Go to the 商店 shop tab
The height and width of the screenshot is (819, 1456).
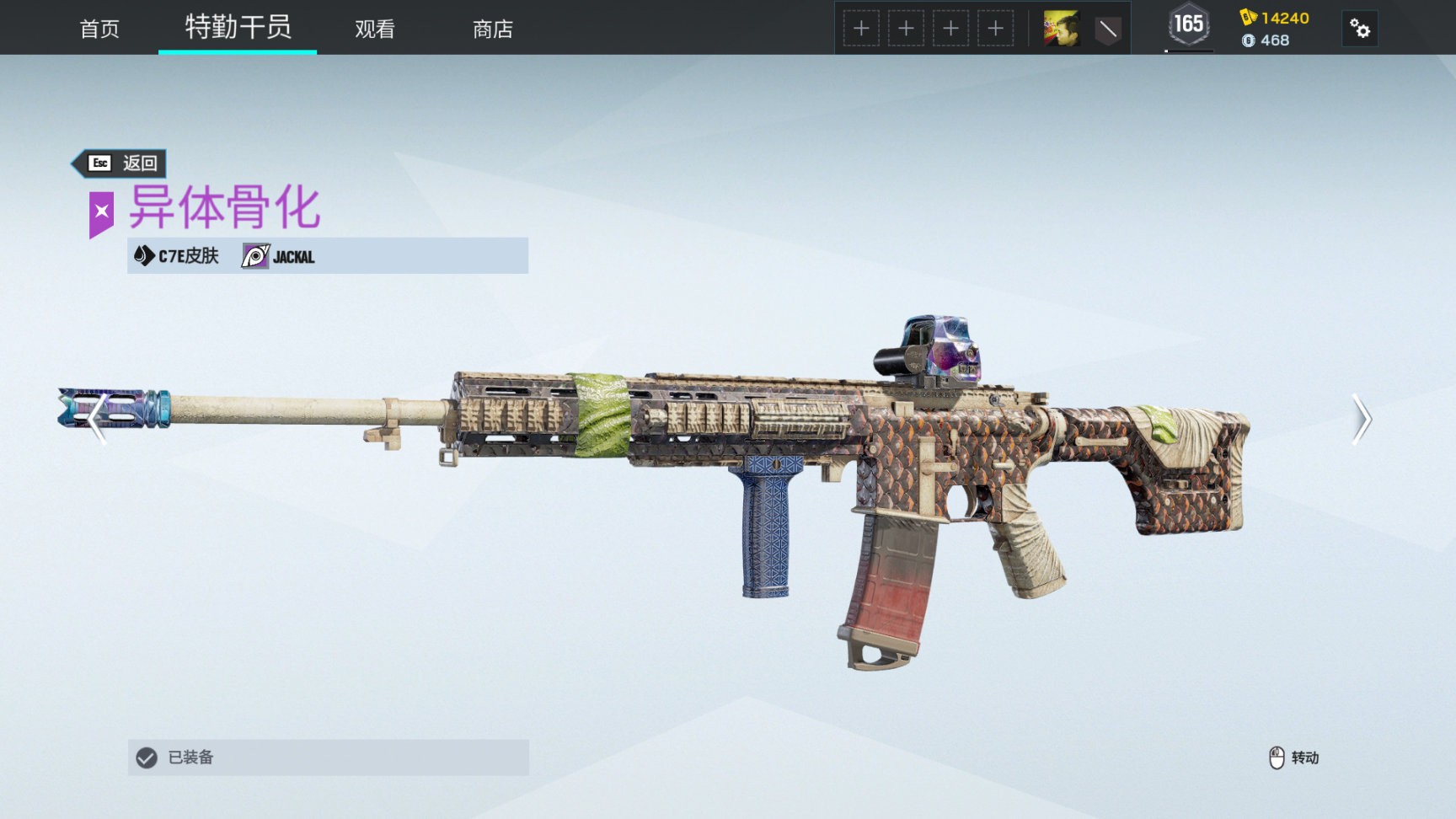click(493, 29)
